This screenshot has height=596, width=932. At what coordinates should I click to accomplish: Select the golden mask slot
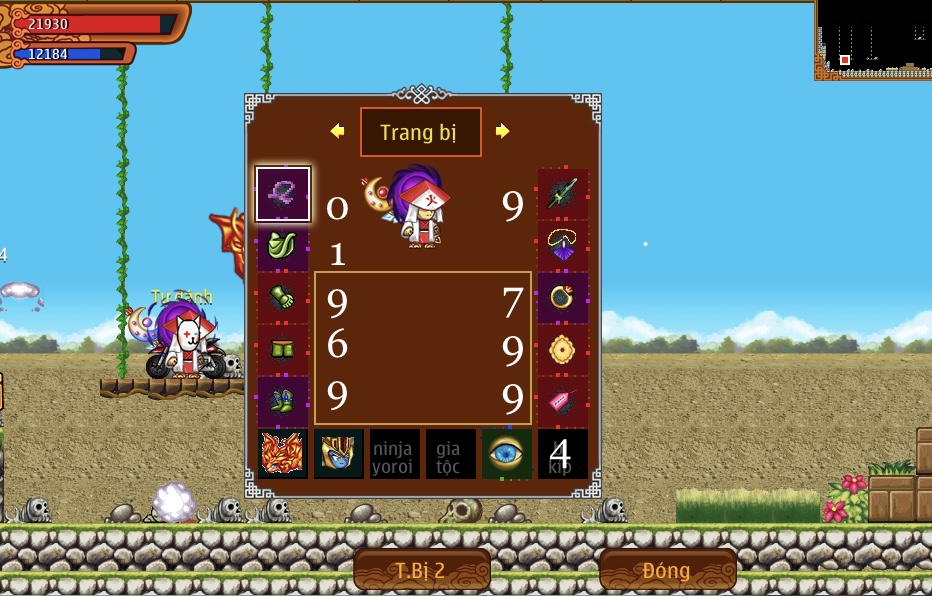(x=339, y=454)
